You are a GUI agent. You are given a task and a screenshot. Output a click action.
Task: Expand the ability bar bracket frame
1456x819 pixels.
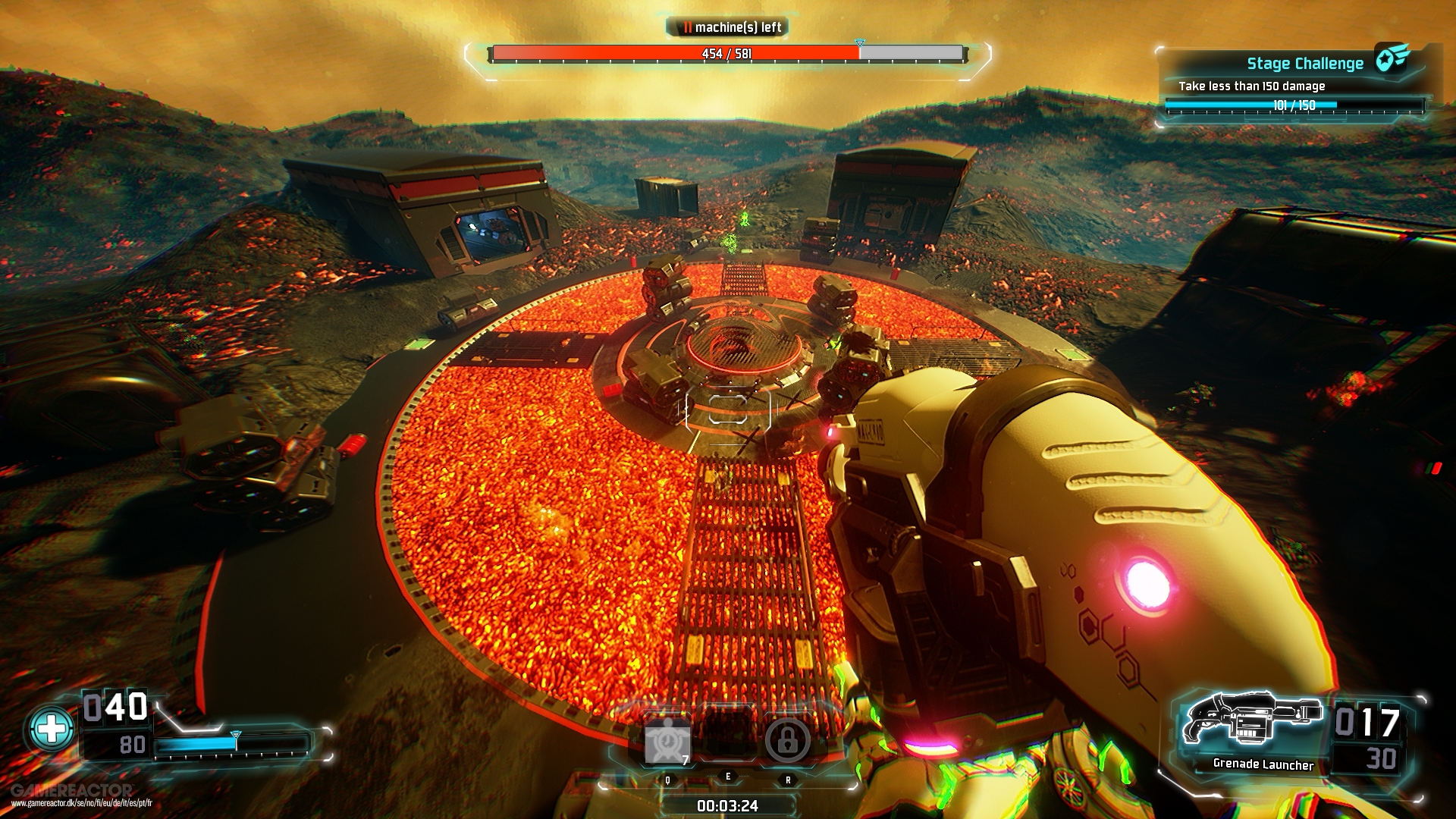pyautogui.click(x=728, y=758)
